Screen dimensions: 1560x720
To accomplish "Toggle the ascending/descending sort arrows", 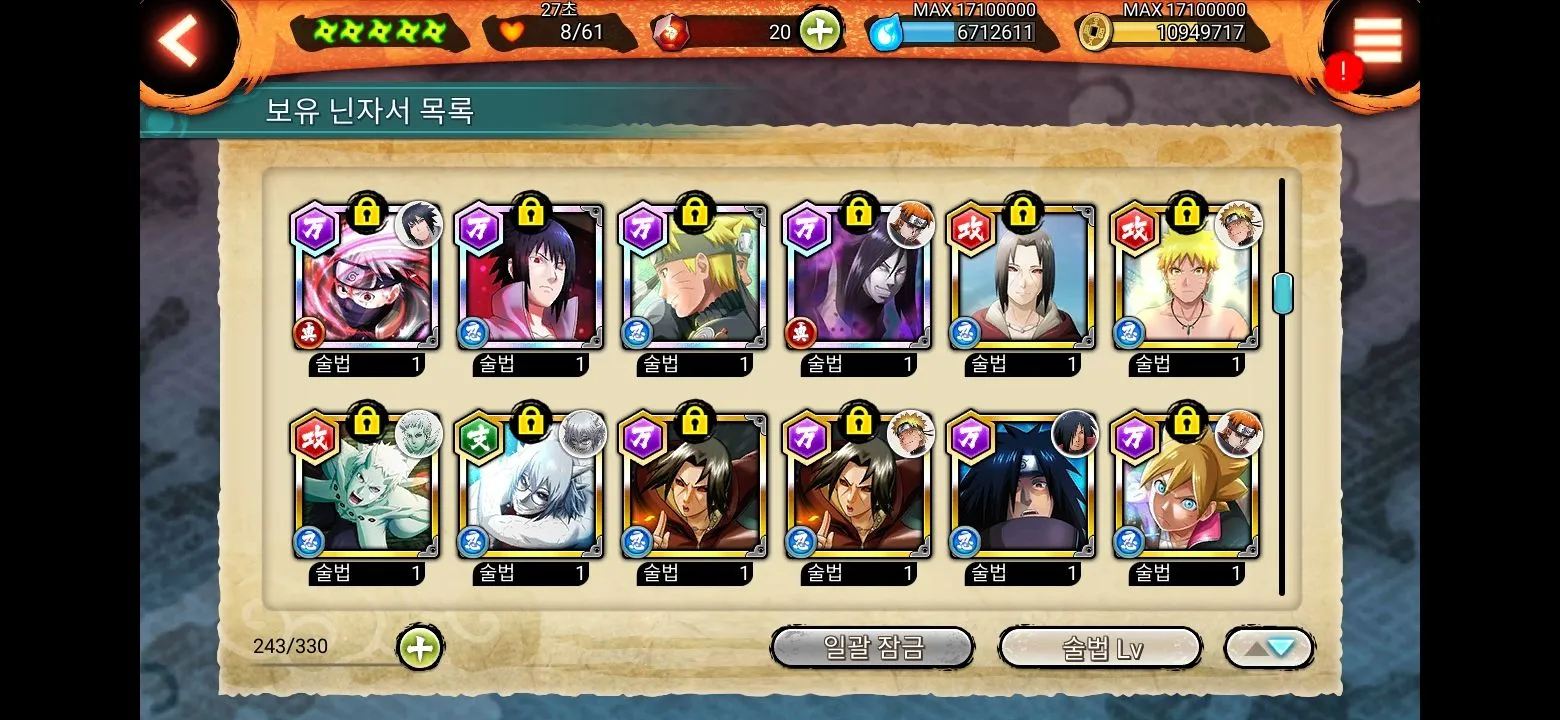I will (x=1268, y=648).
